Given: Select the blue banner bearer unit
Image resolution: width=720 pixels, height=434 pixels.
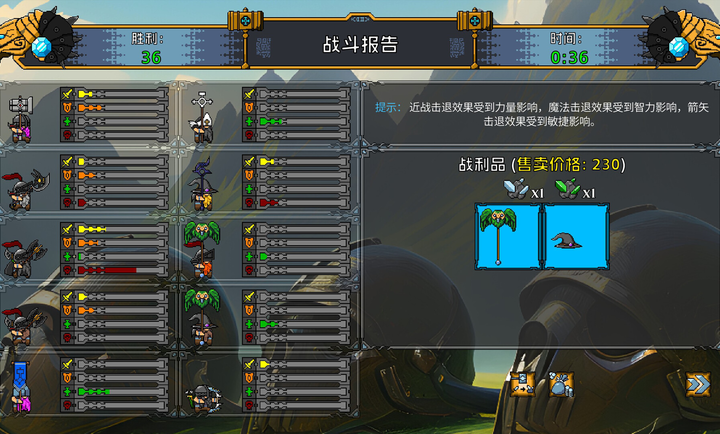Looking at the screenshot, I should click(22, 386).
